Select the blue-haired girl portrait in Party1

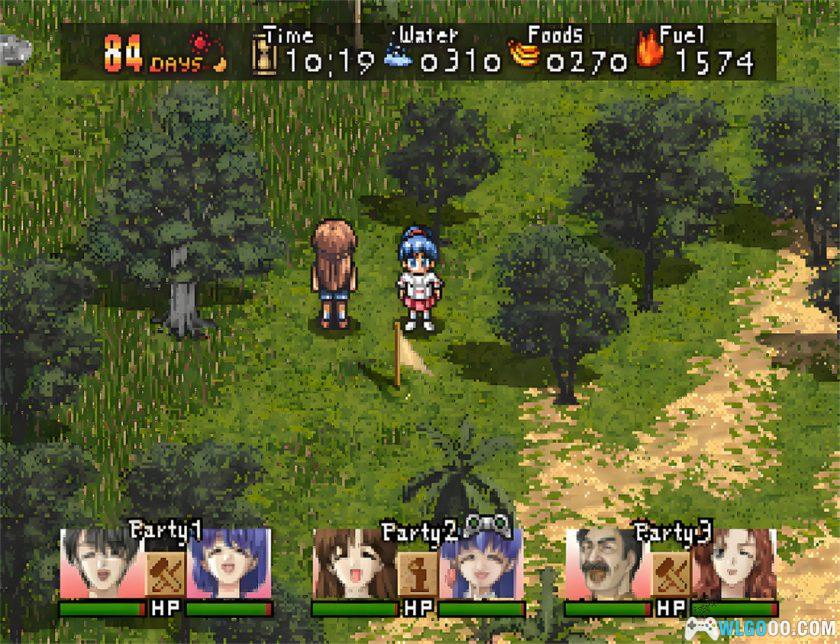point(227,563)
